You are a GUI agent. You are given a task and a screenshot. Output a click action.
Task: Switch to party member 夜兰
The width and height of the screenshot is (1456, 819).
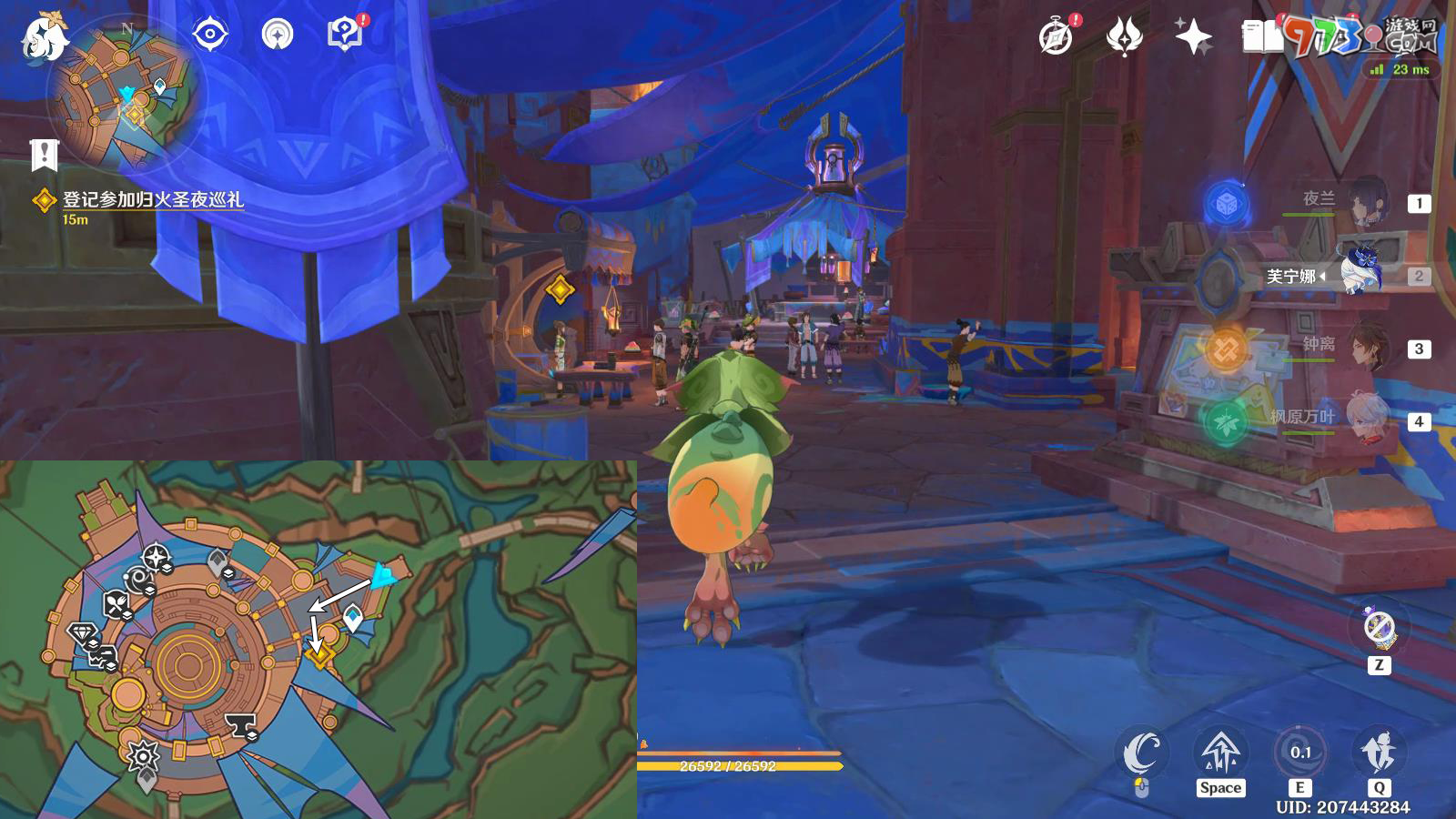[1365, 202]
